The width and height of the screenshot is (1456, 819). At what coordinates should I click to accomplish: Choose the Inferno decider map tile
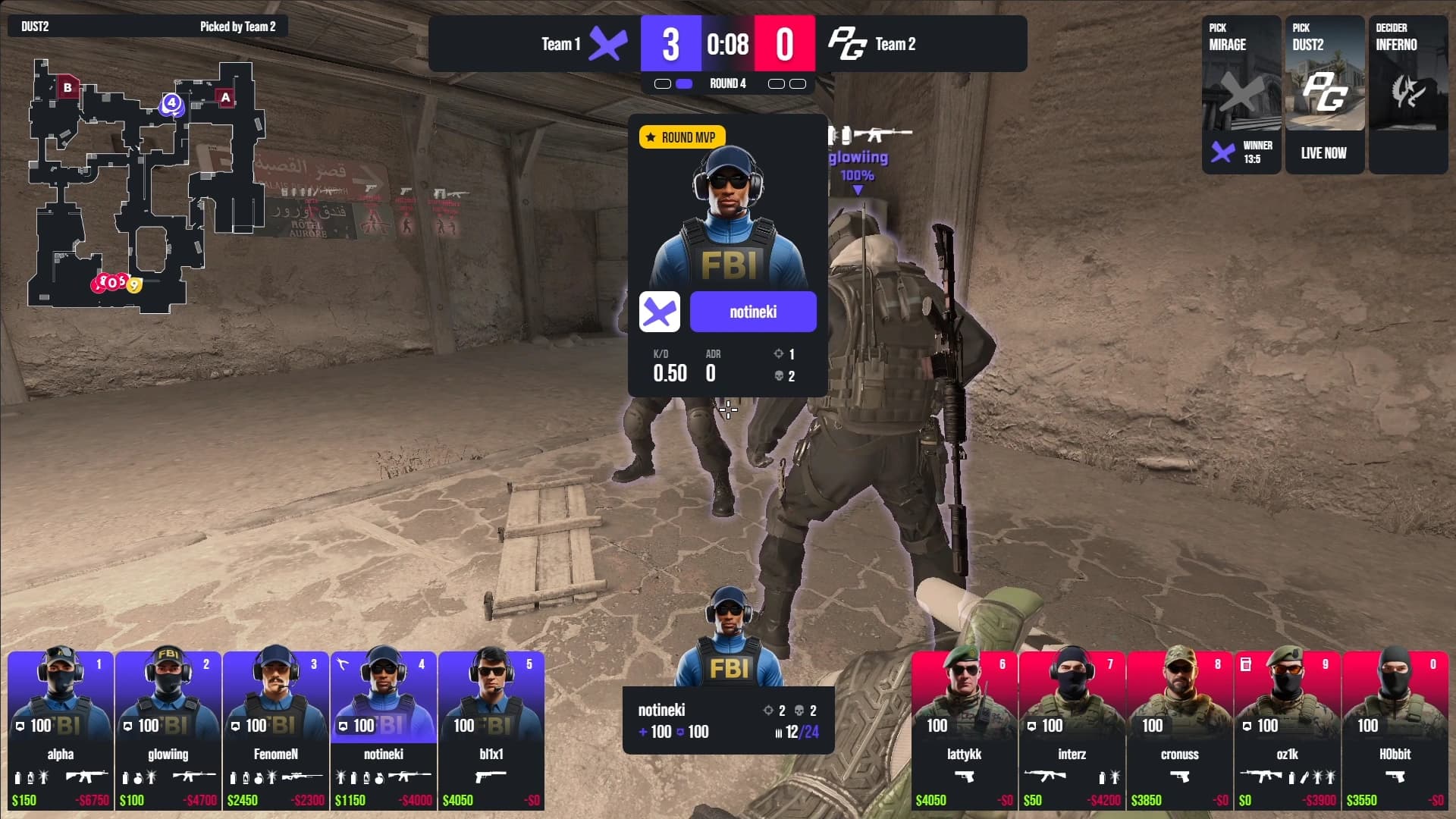click(1407, 95)
